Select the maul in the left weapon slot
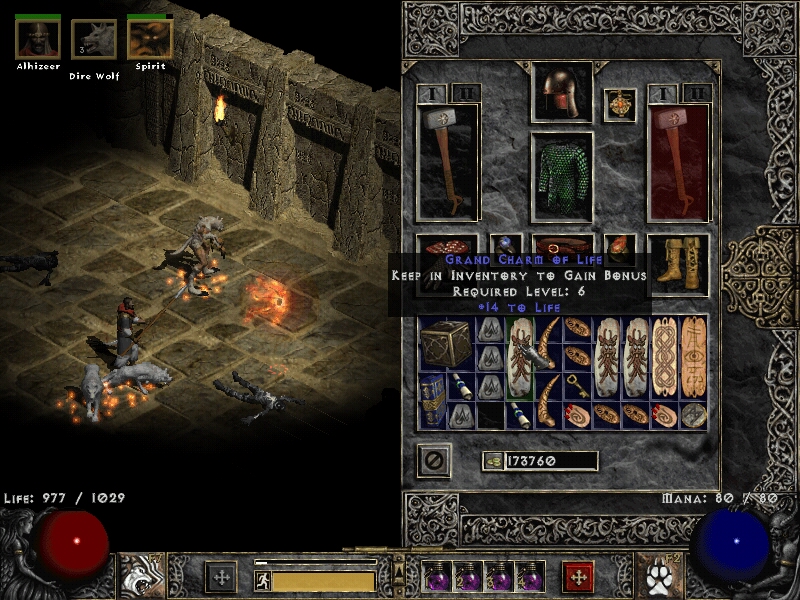Image resolution: width=800 pixels, height=600 pixels. (448, 162)
